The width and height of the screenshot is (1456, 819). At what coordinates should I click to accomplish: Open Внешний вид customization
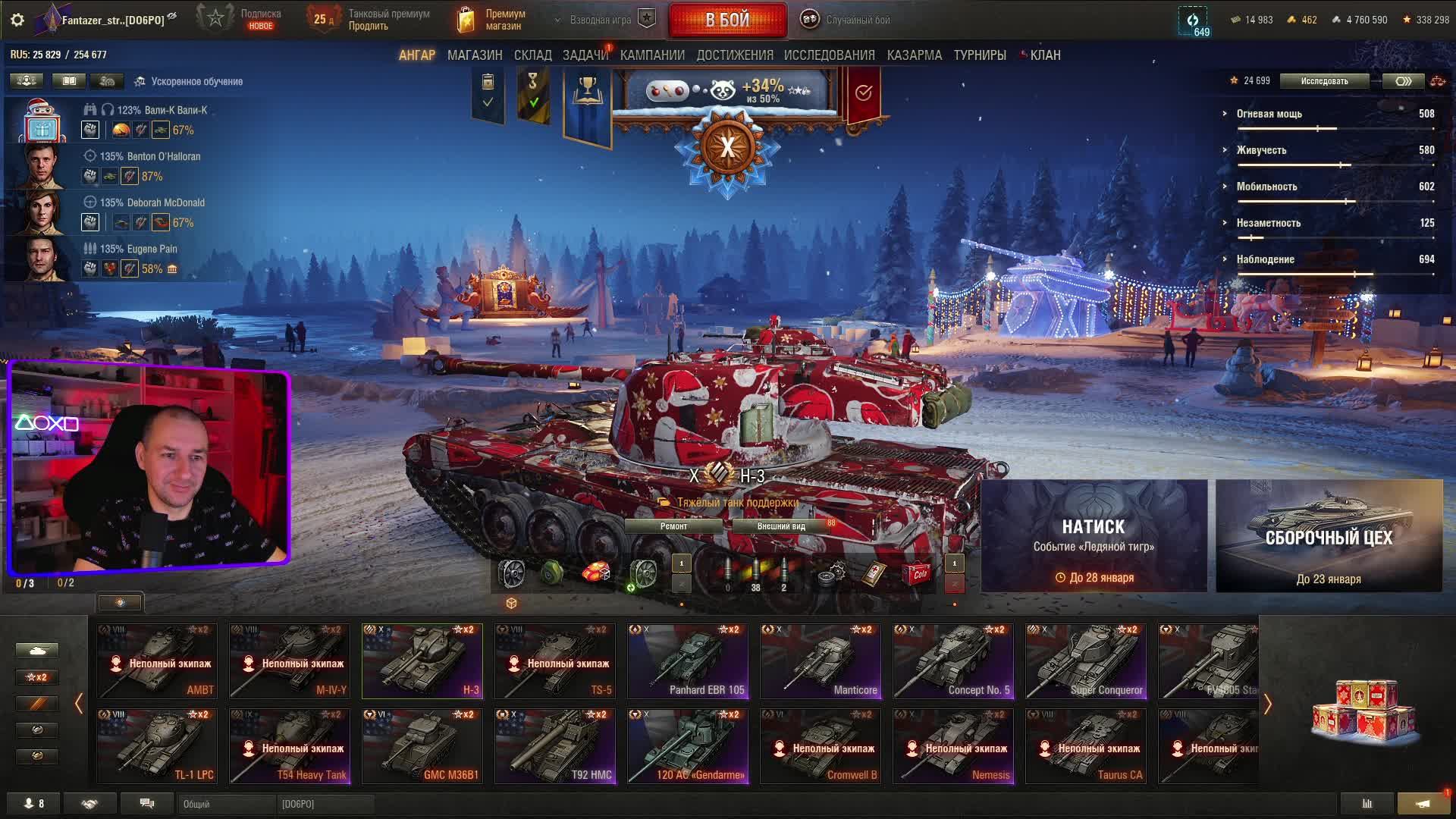click(781, 526)
